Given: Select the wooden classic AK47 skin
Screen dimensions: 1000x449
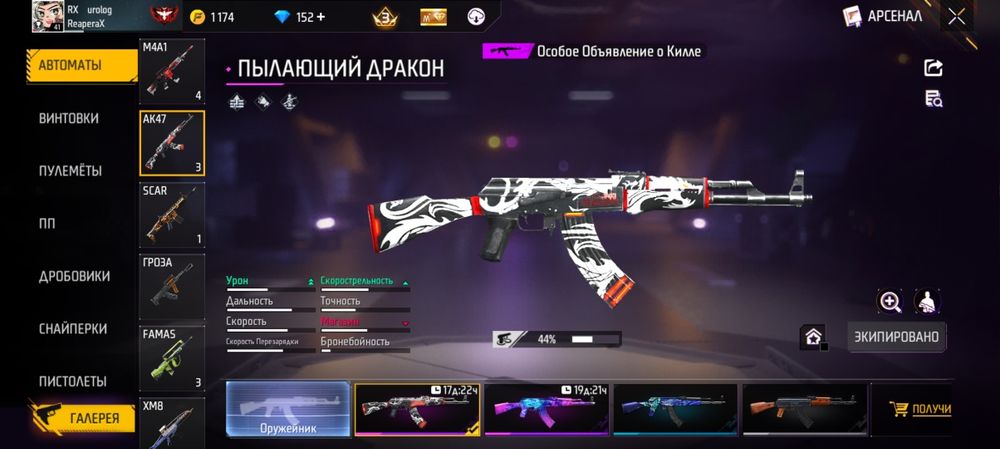Looking at the screenshot, I should click(x=804, y=410).
